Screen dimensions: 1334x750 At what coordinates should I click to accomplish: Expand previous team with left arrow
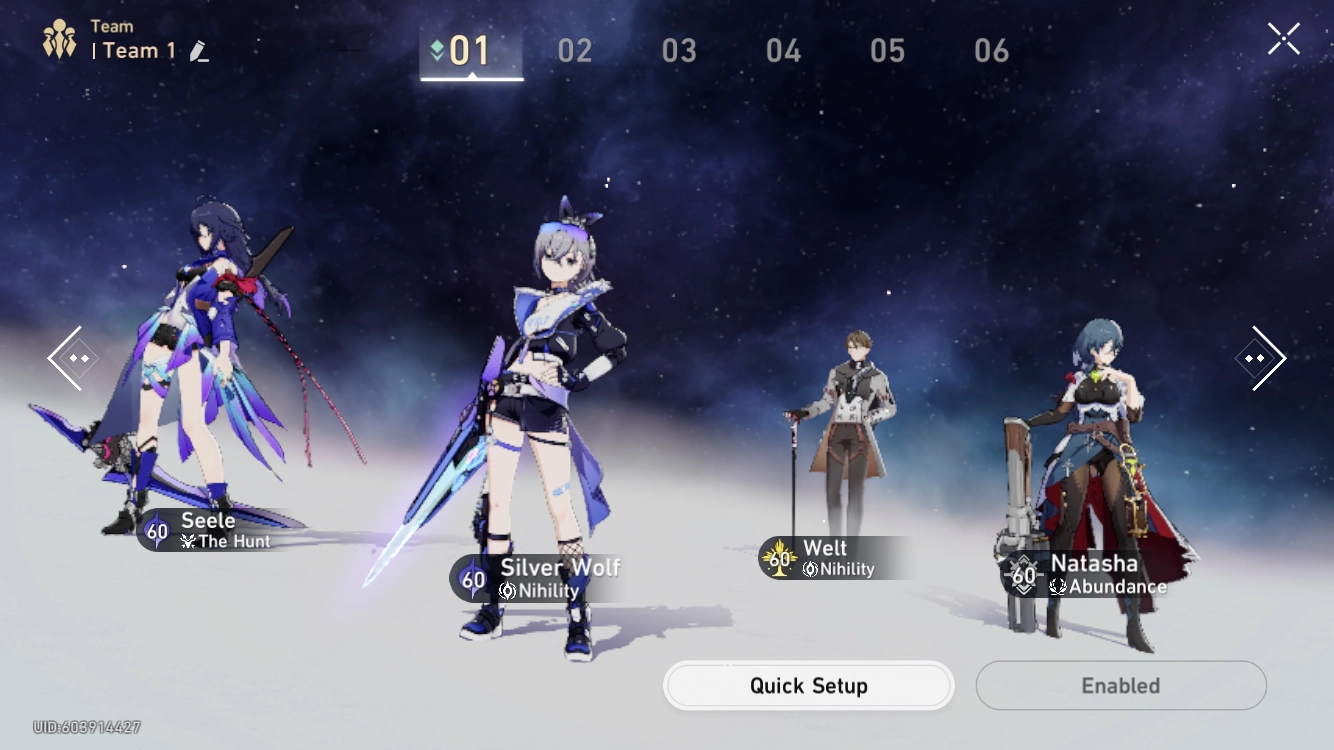click(72, 357)
